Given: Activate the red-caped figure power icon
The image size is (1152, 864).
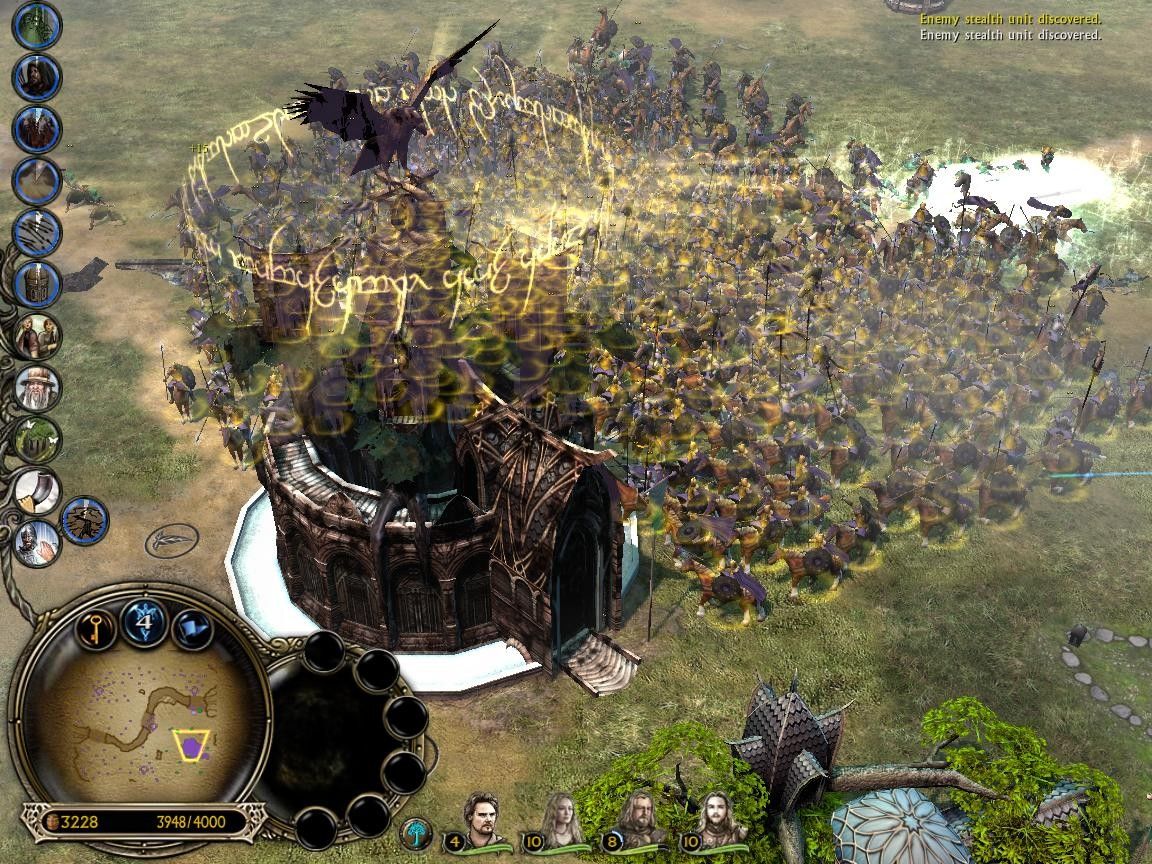Looking at the screenshot, I should point(38,129).
